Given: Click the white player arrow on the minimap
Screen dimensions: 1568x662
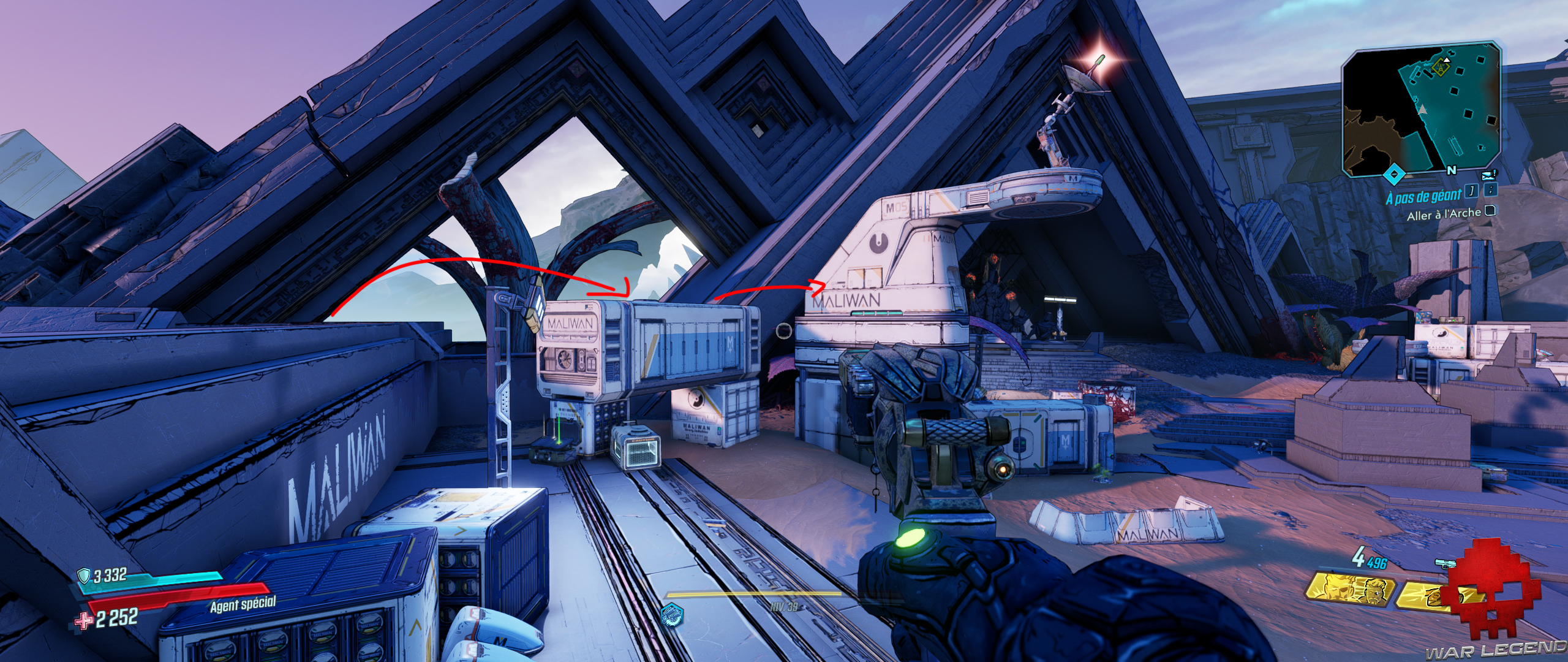Looking at the screenshot, I should 1422,110.
